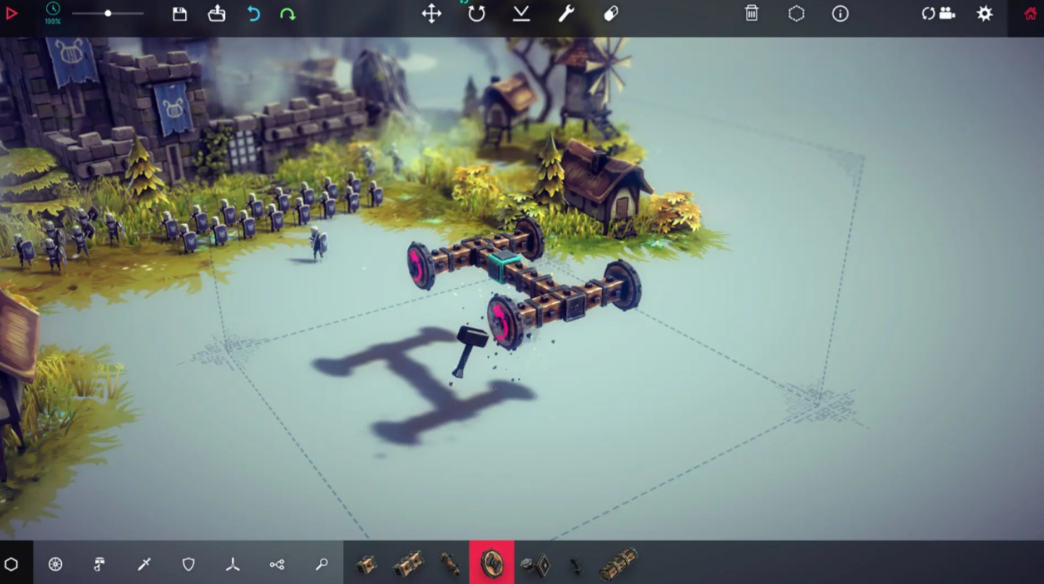The image size is (1044, 584).
Task: Choose the paint skin tool
Action: [x=611, y=14]
